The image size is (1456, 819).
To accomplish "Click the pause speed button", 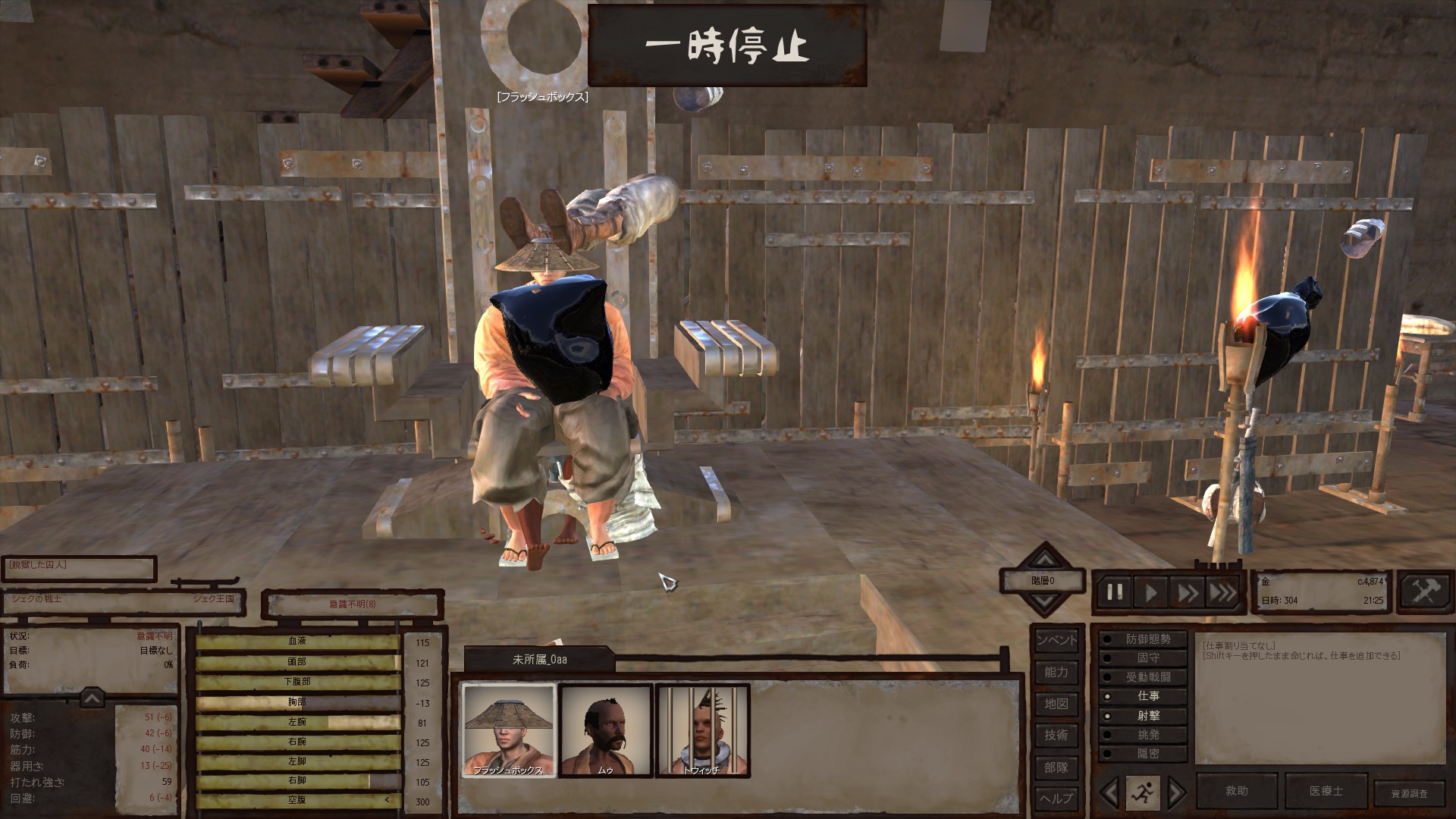I will click(1115, 592).
